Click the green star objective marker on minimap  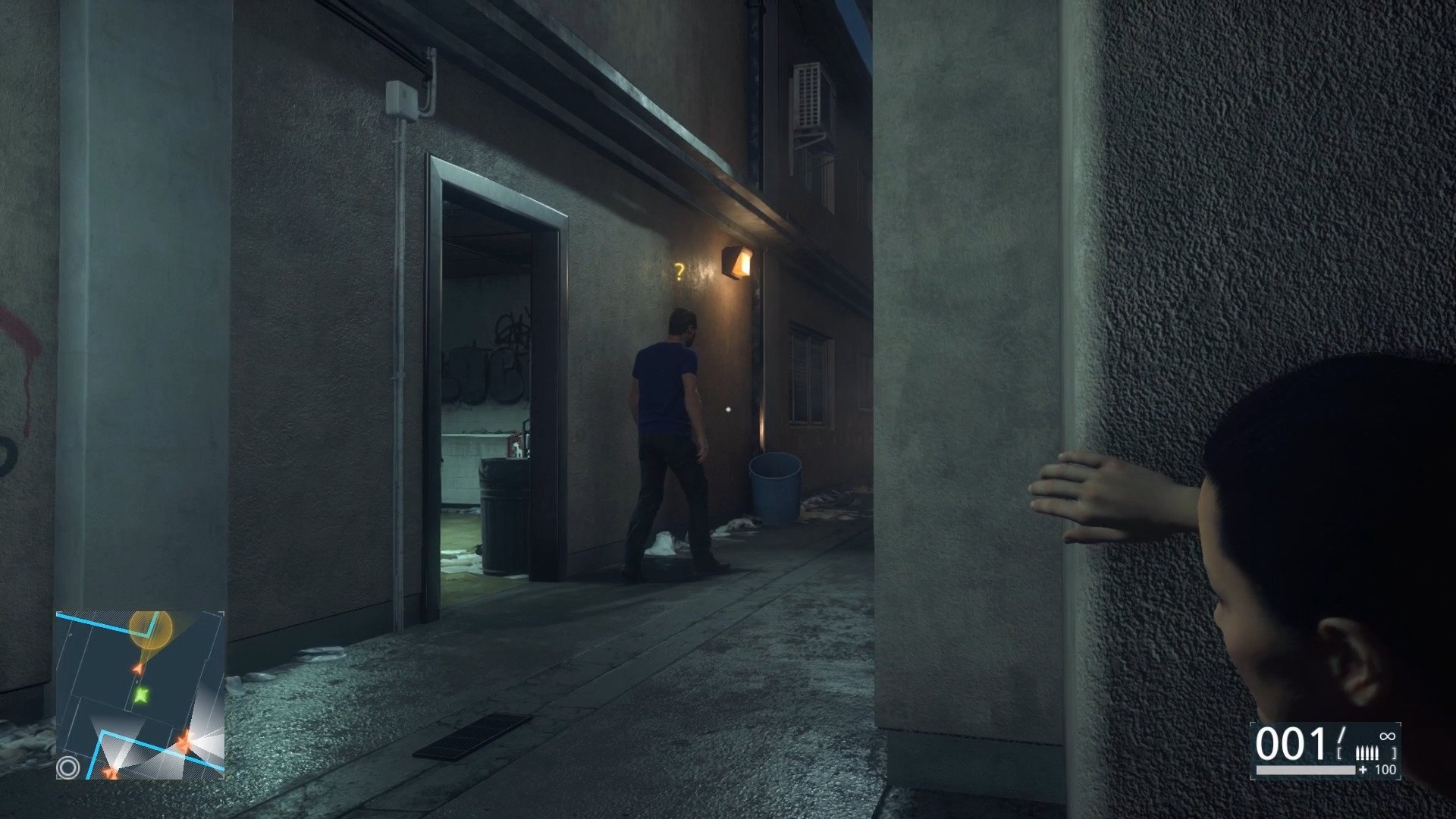point(140,695)
